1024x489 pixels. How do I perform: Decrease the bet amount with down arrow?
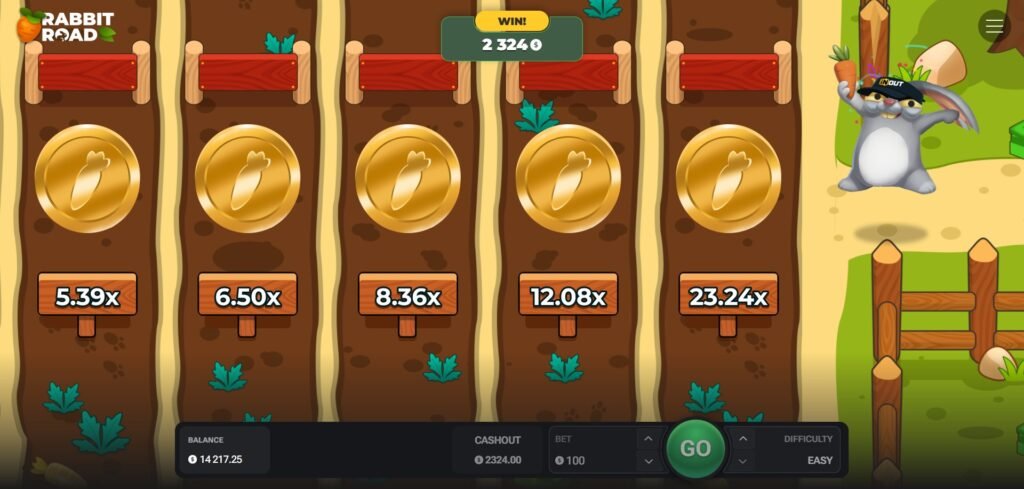(x=647, y=461)
